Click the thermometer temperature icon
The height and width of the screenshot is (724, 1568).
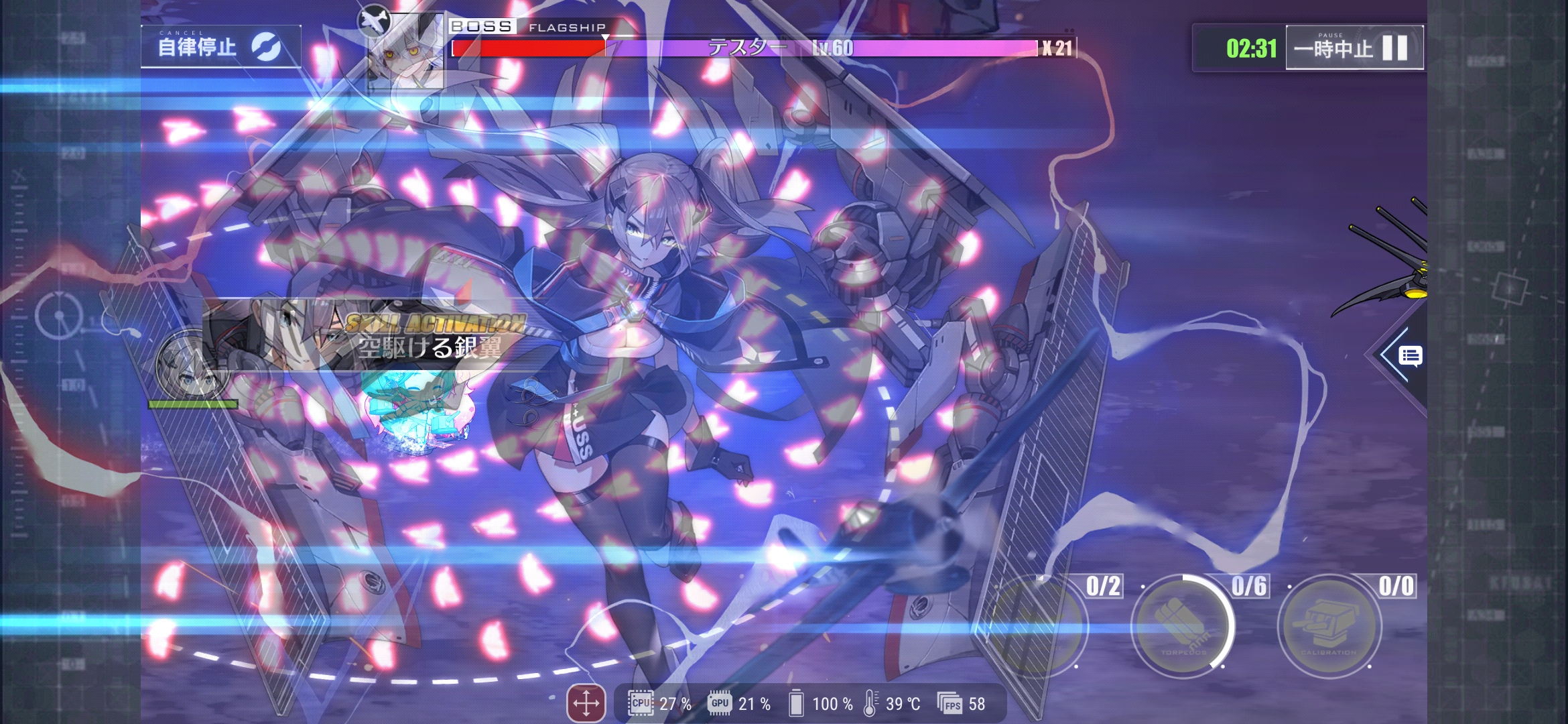point(871,705)
